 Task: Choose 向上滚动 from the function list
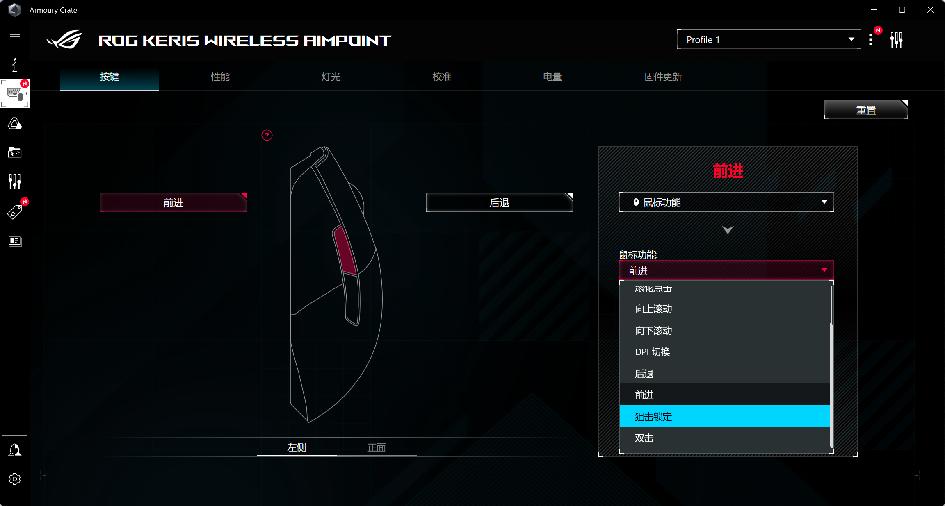(x=725, y=309)
